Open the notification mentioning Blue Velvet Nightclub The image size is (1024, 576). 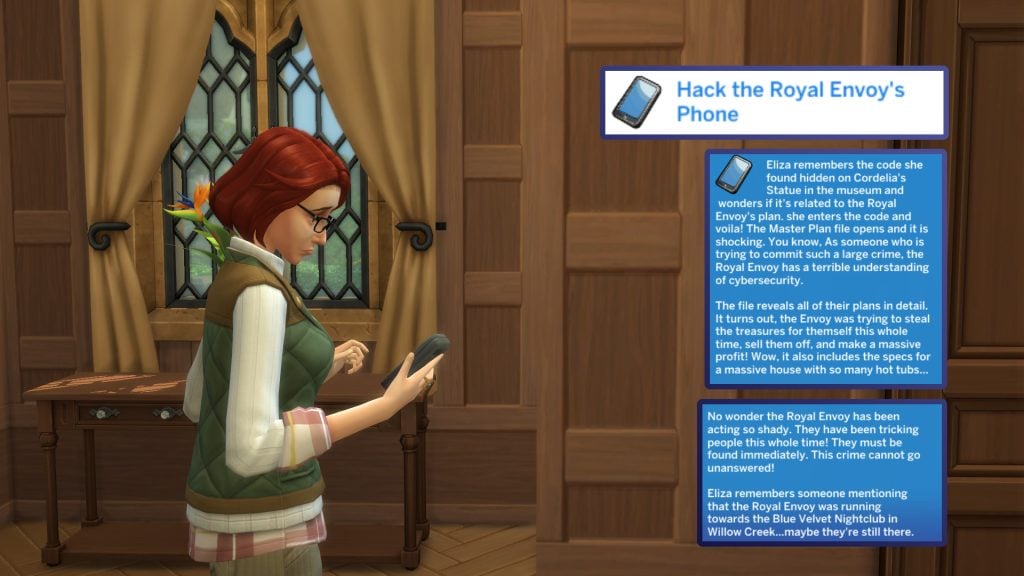click(822, 472)
